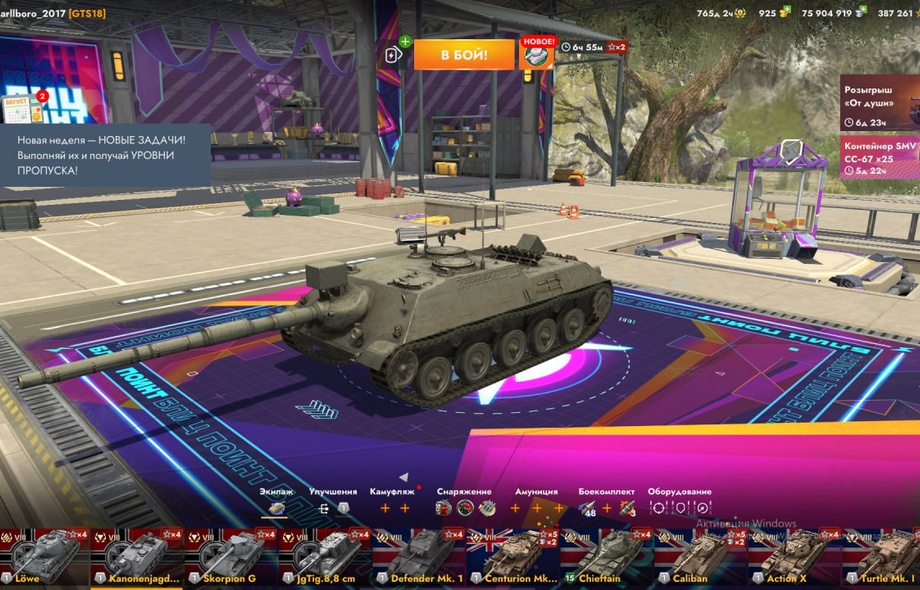Open the game mode selector marked НОВОЕ!
The height and width of the screenshot is (590, 920).
(536, 54)
